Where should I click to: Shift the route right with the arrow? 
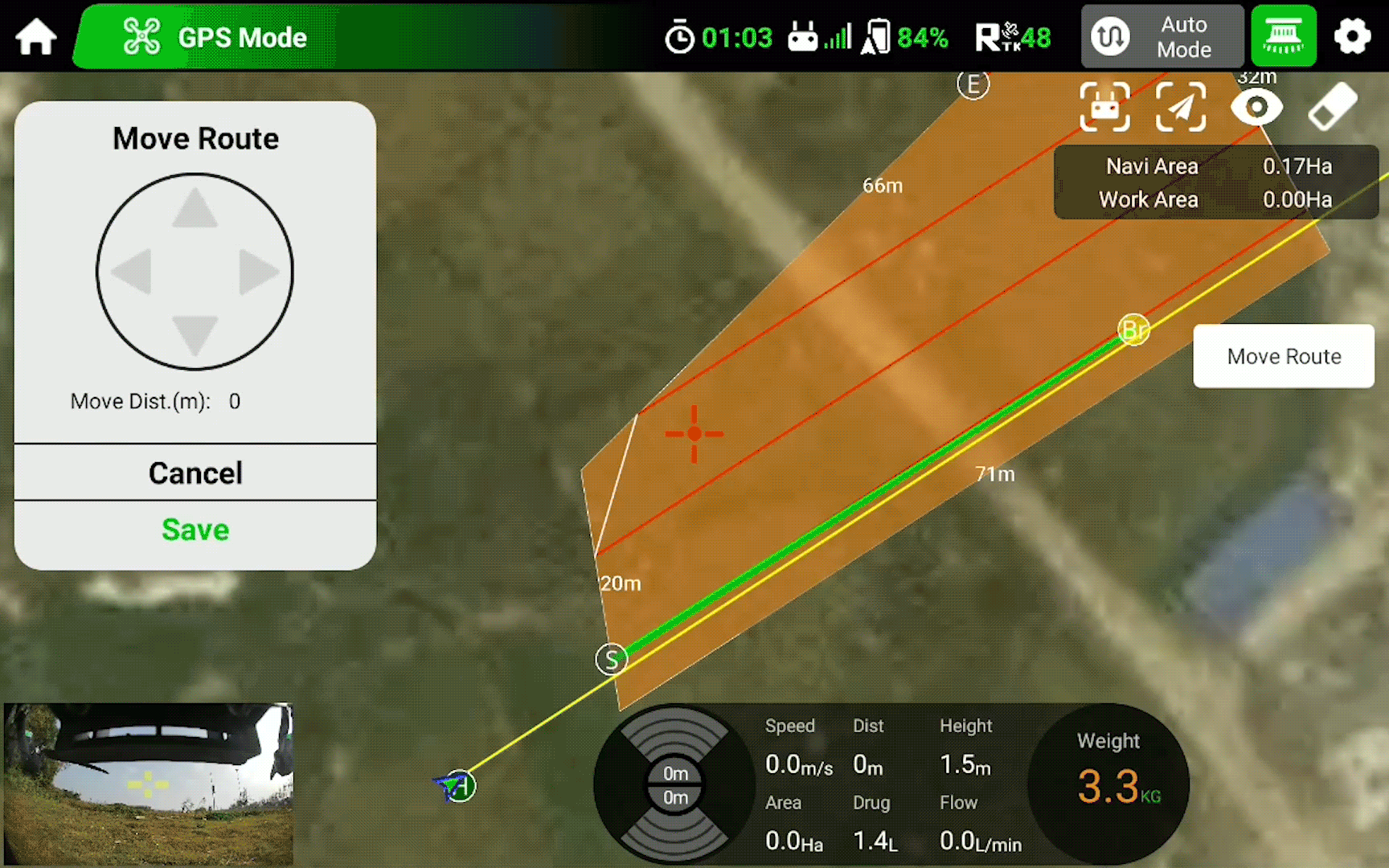pos(258,272)
